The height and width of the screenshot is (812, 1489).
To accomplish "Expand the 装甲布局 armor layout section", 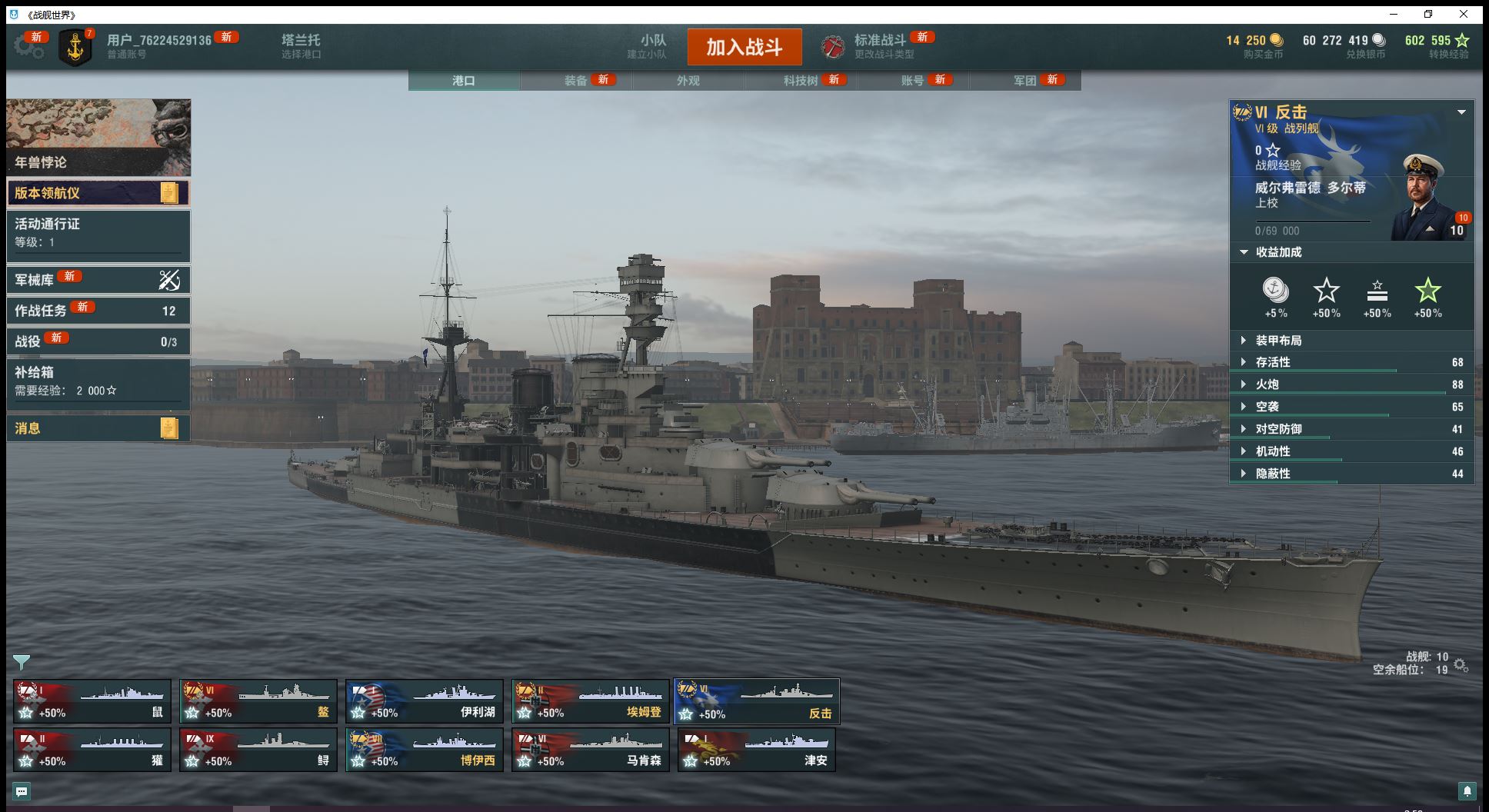I will click(1278, 341).
